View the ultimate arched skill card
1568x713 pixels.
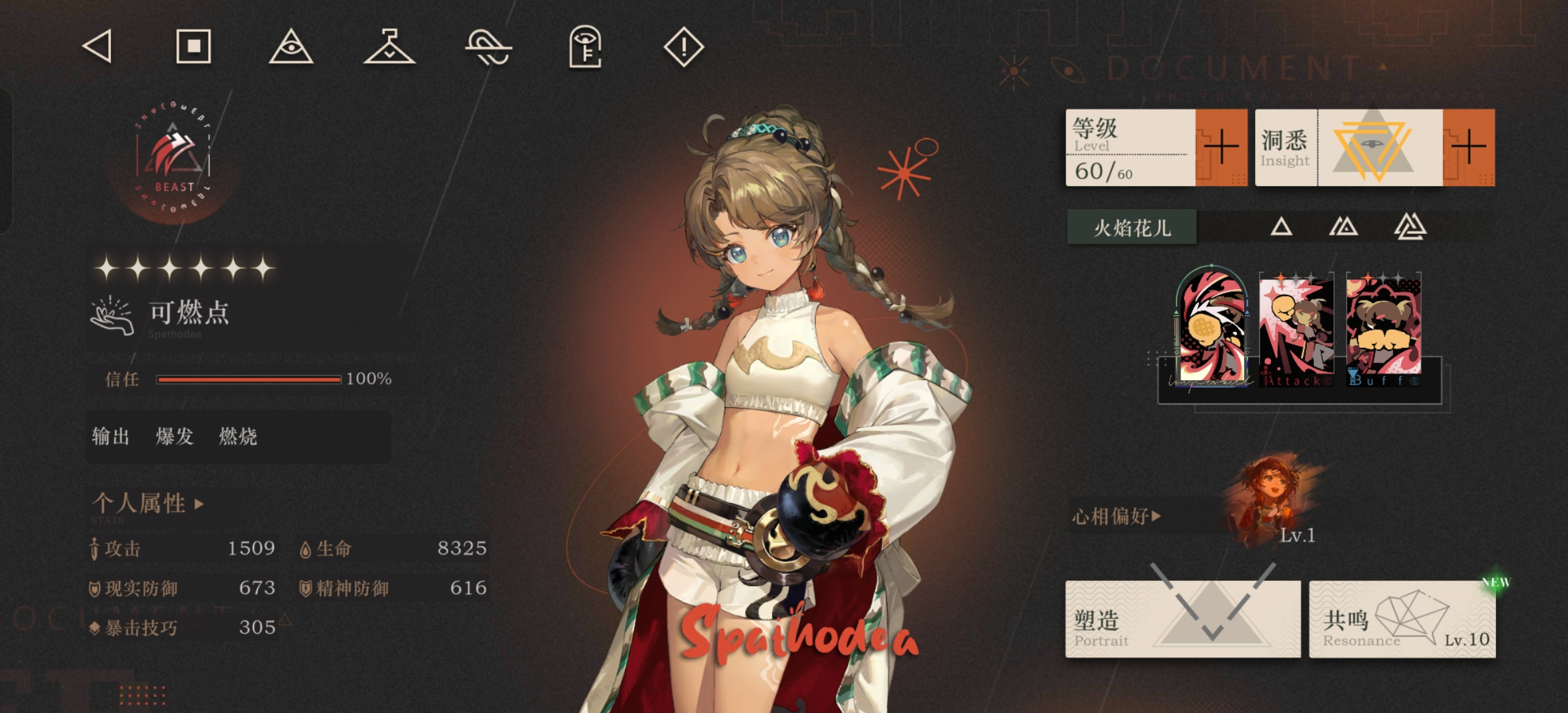point(1212,327)
